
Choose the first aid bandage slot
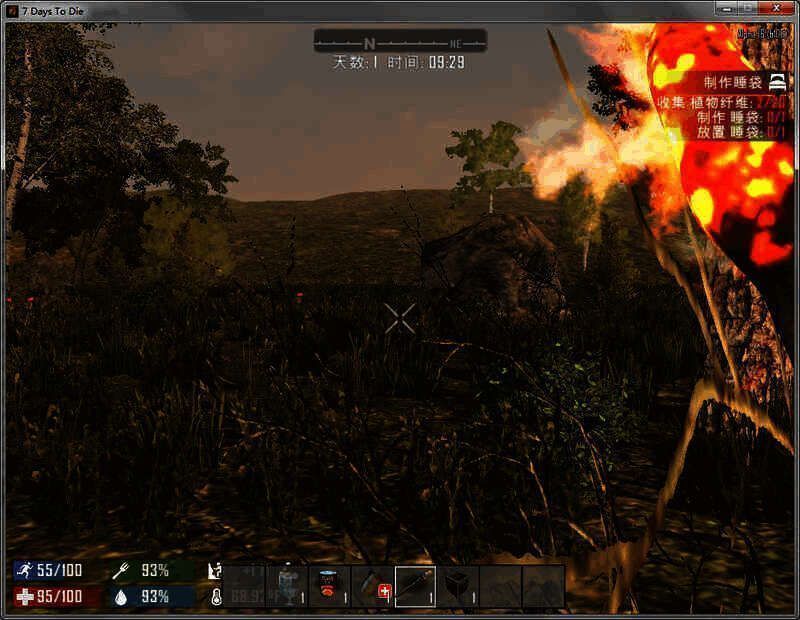372,586
